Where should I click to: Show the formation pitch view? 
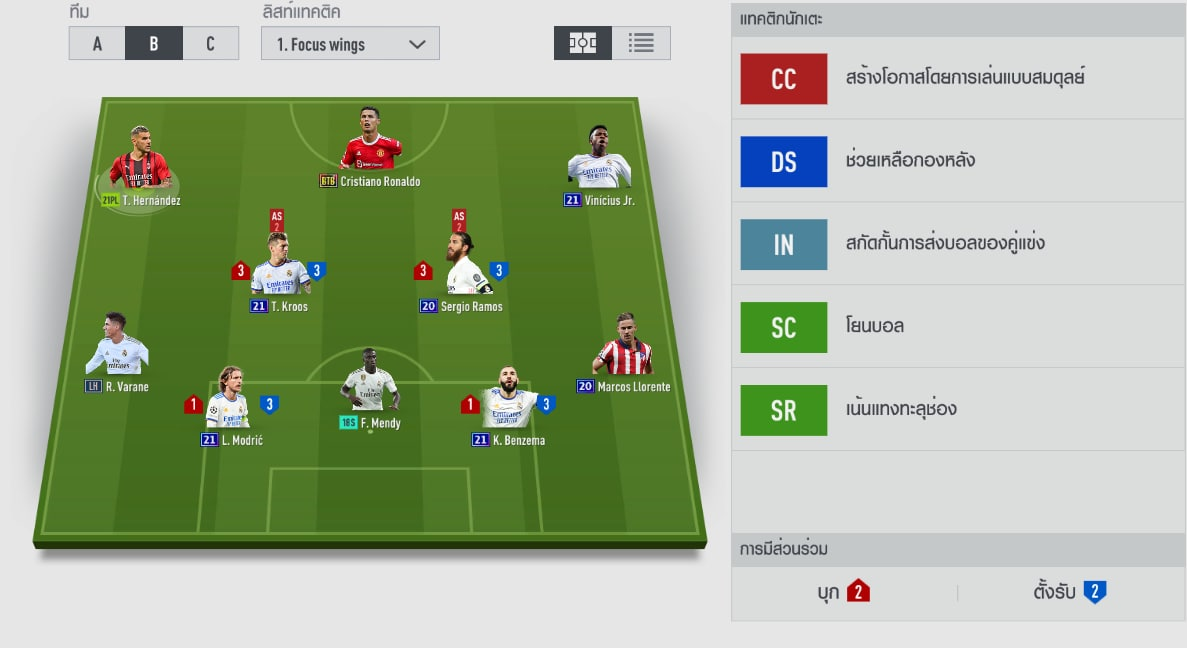pyautogui.click(x=583, y=43)
